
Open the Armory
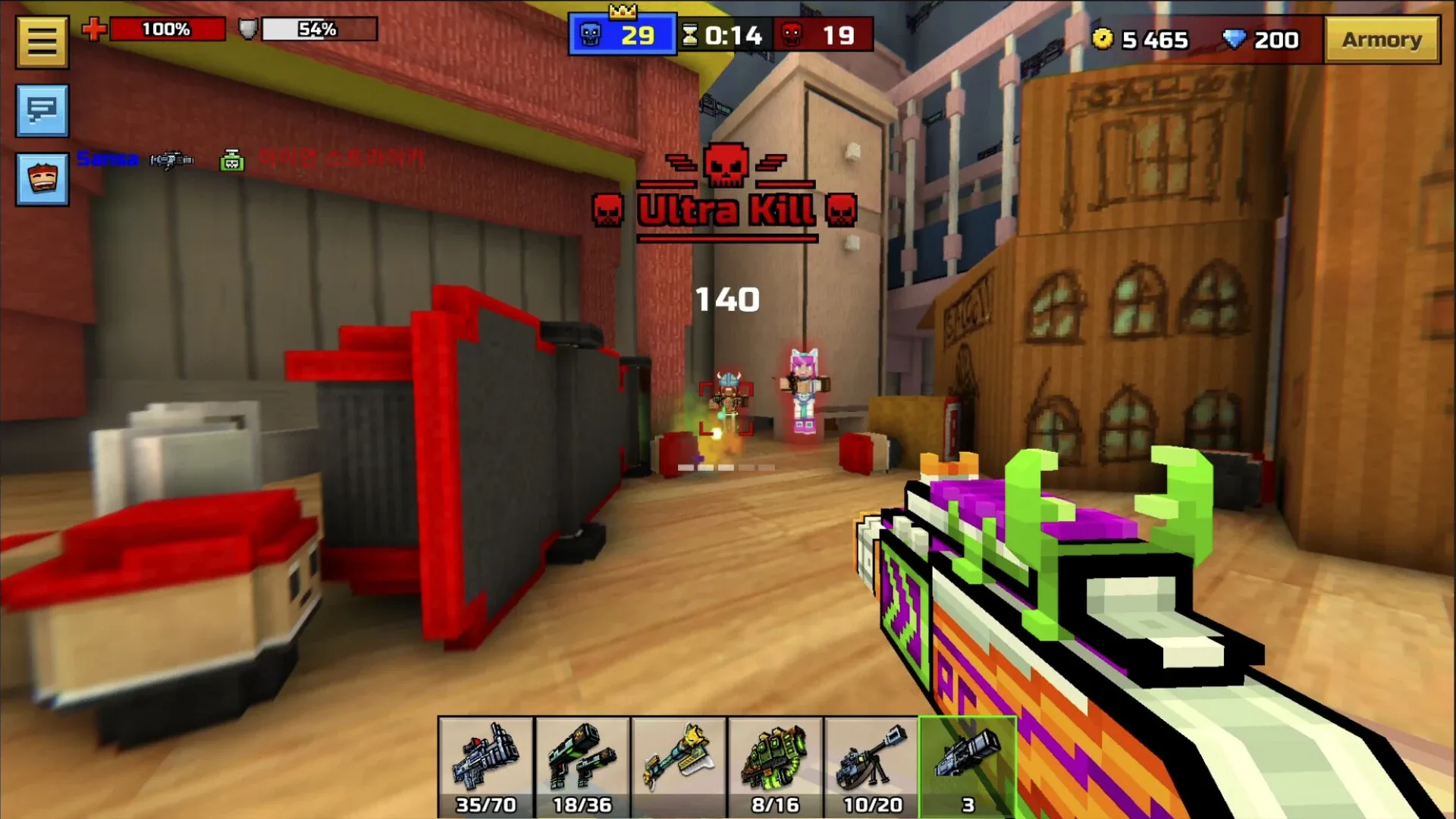[x=1382, y=39]
